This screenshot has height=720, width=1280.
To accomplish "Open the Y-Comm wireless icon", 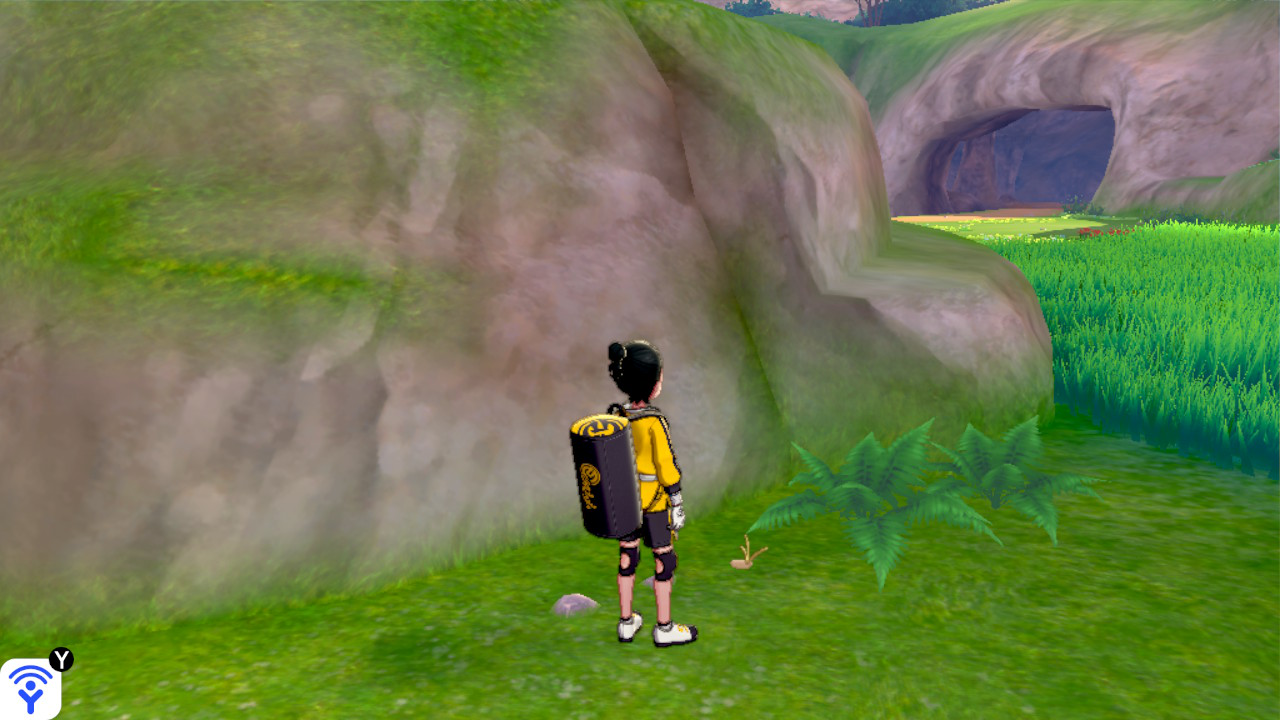I will pyautogui.click(x=30, y=688).
